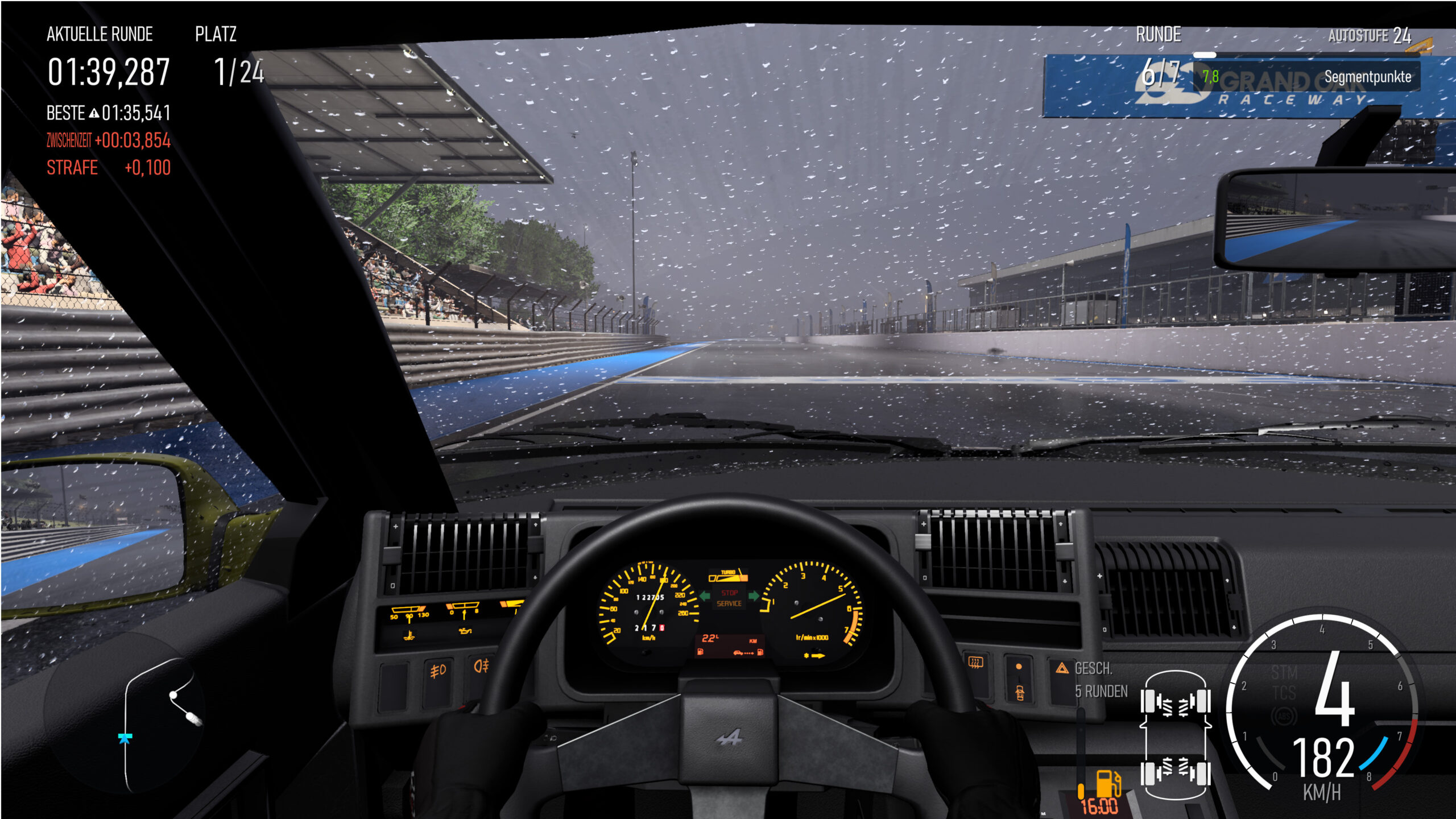Screen dimensions: 1456x819
Task: Select the TCS assist indicator
Action: tap(1284, 693)
